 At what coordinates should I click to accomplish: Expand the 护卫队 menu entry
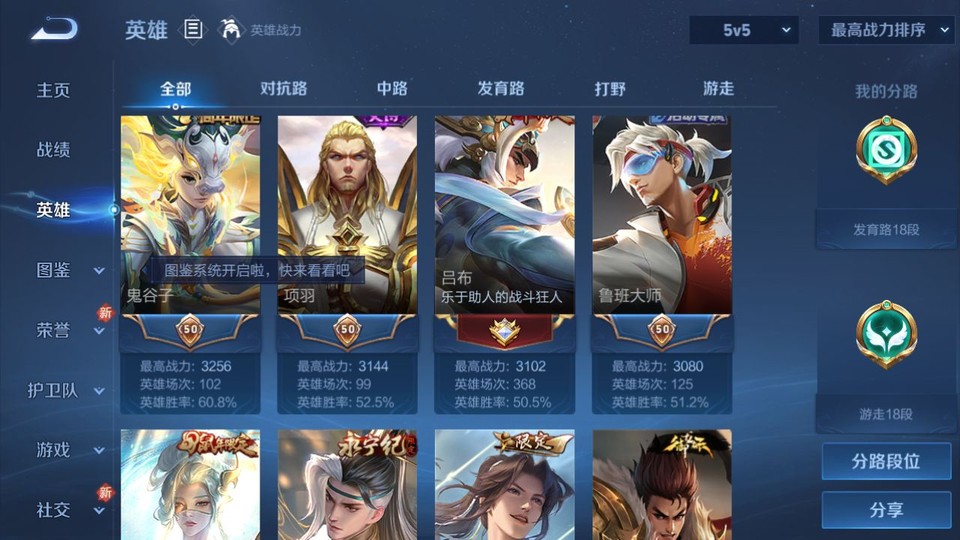[66, 390]
